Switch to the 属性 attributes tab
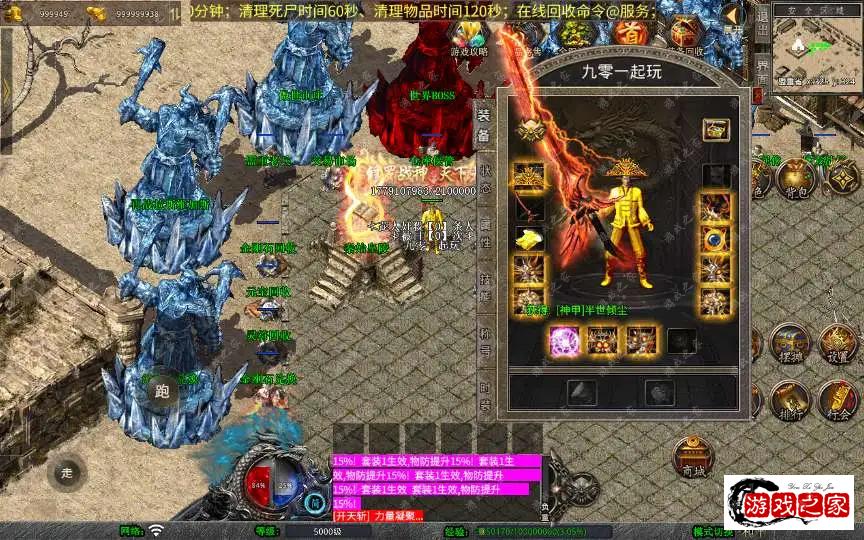The height and width of the screenshot is (540, 864). 484,232
